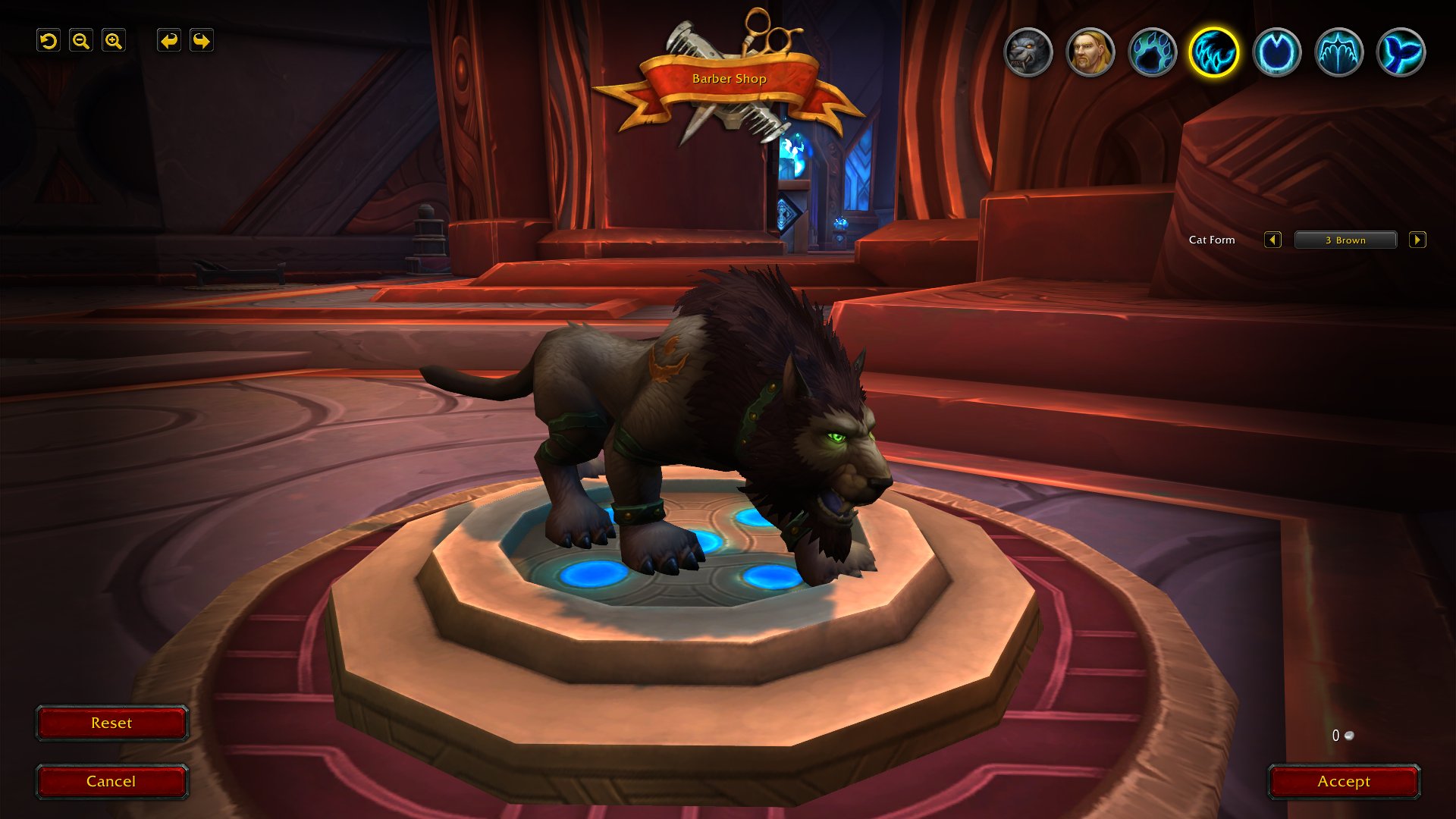This screenshot has width=1456, height=819.
Task: Open the bear paw form tab
Action: click(1153, 52)
